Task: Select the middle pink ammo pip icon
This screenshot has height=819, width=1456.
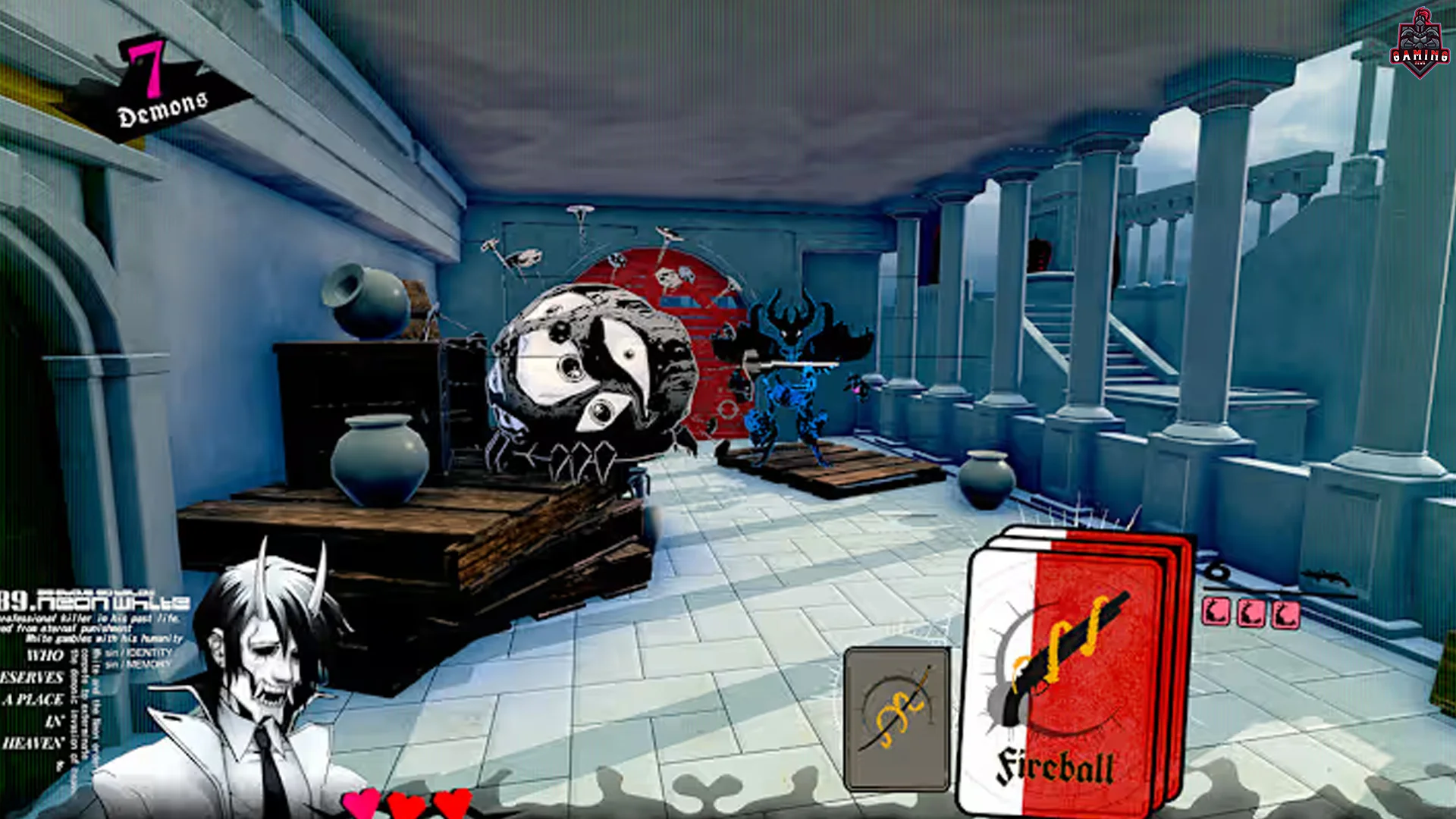Action: click(x=1250, y=614)
